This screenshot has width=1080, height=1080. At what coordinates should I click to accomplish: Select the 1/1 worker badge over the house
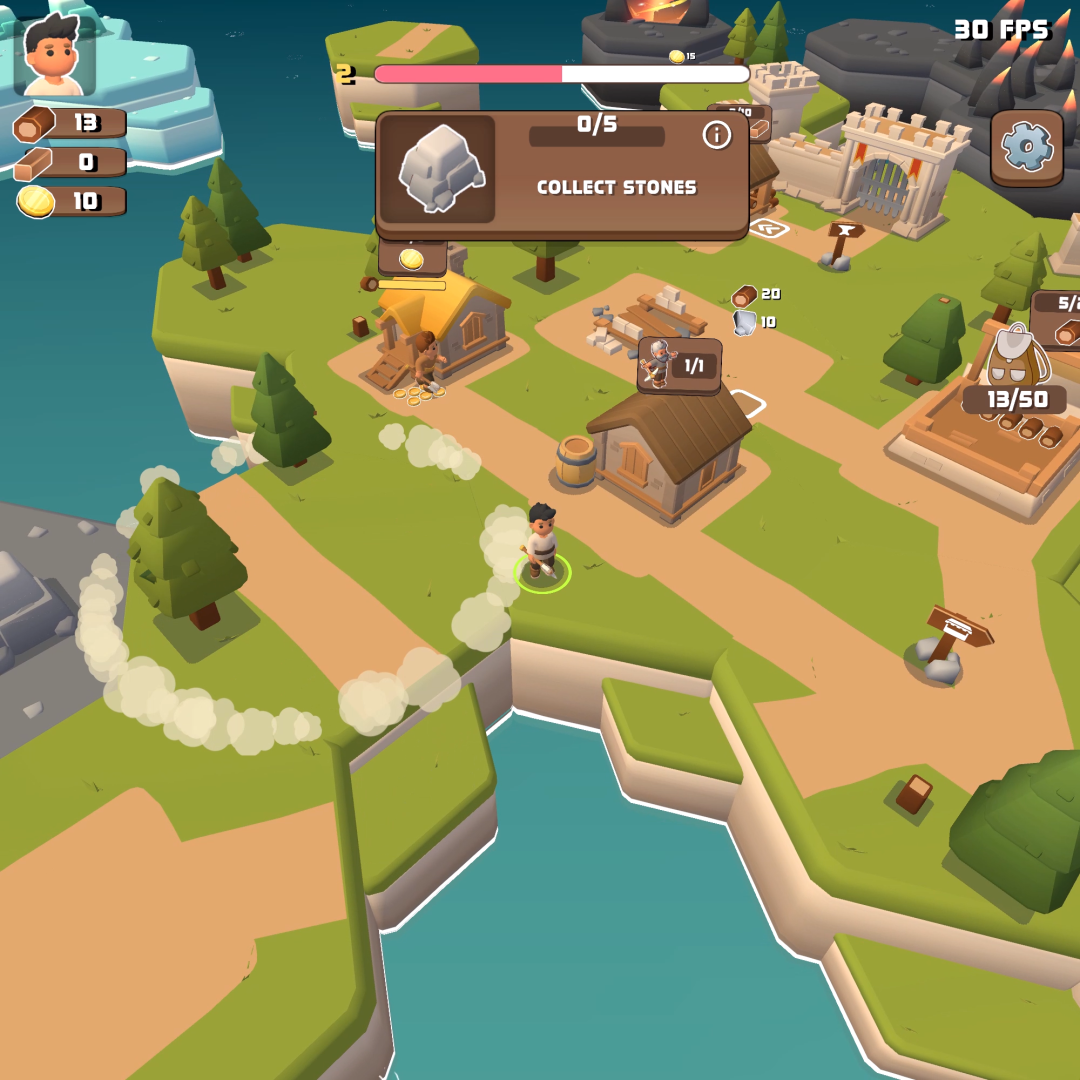click(679, 365)
